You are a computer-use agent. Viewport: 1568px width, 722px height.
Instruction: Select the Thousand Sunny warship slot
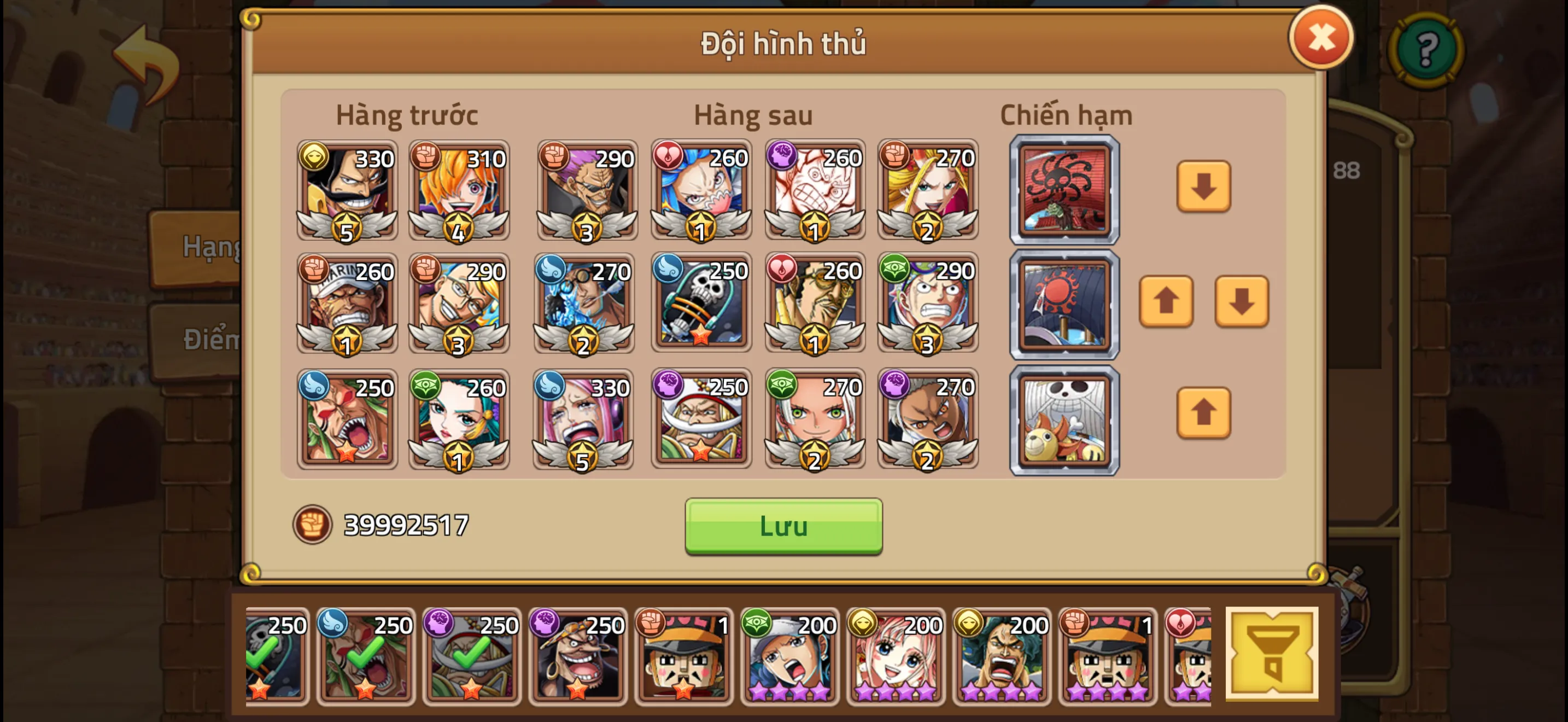pyautogui.click(x=1064, y=419)
